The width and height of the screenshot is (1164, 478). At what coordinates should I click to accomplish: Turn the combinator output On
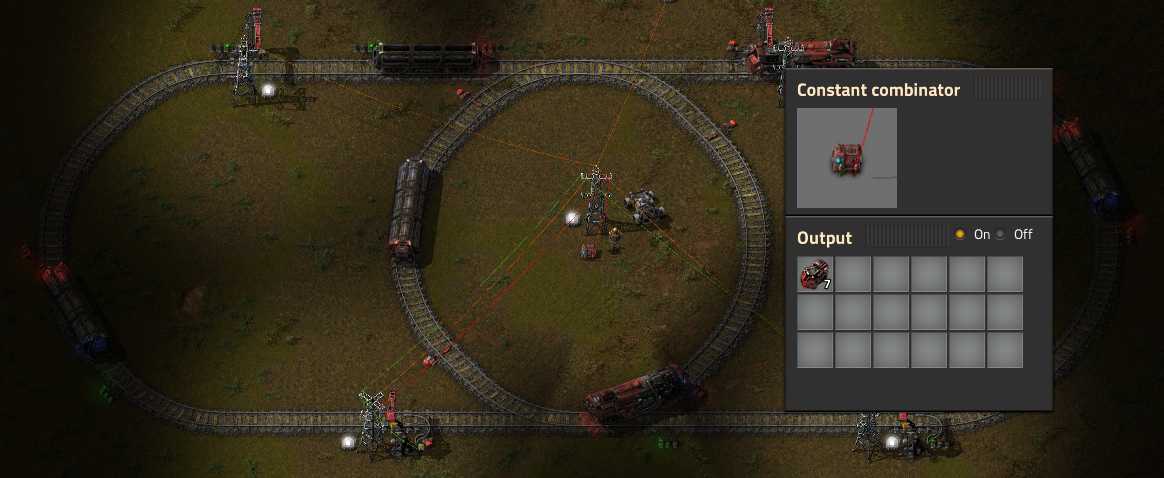960,234
